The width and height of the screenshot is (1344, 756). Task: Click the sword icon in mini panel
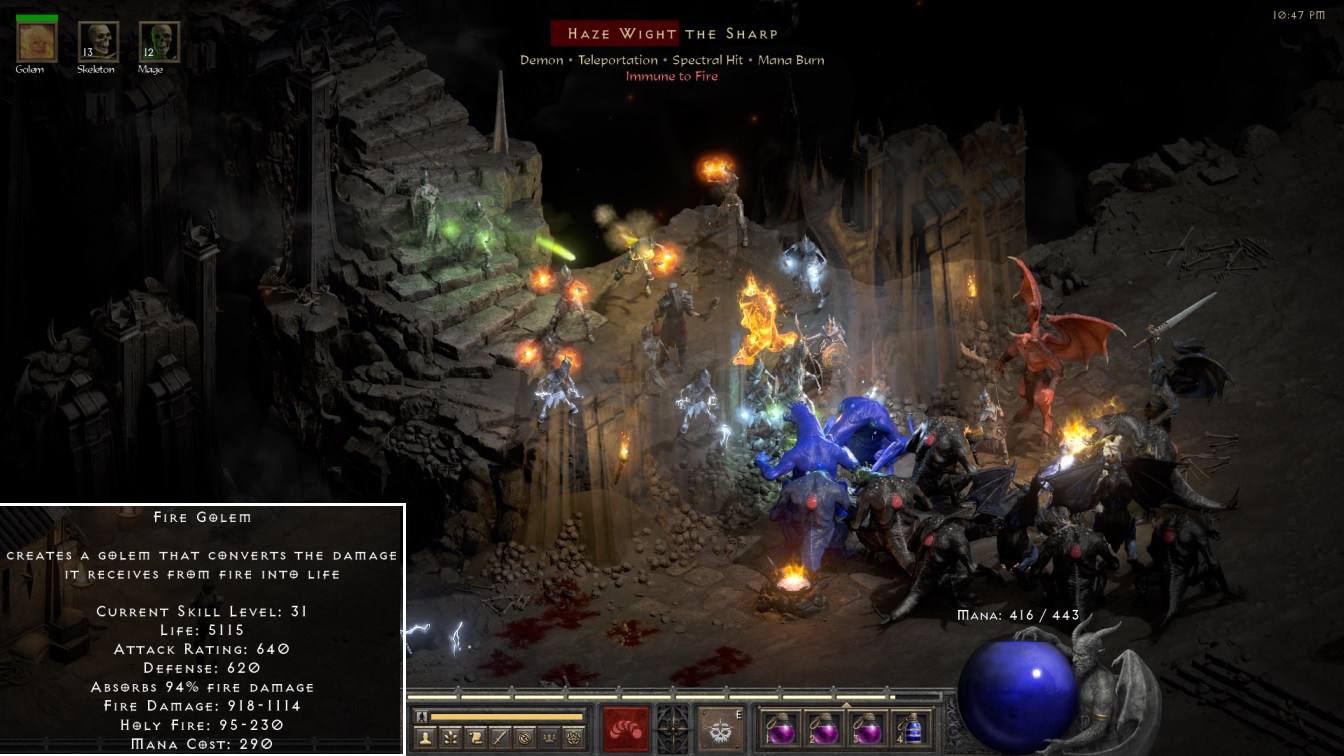[x=500, y=739]
